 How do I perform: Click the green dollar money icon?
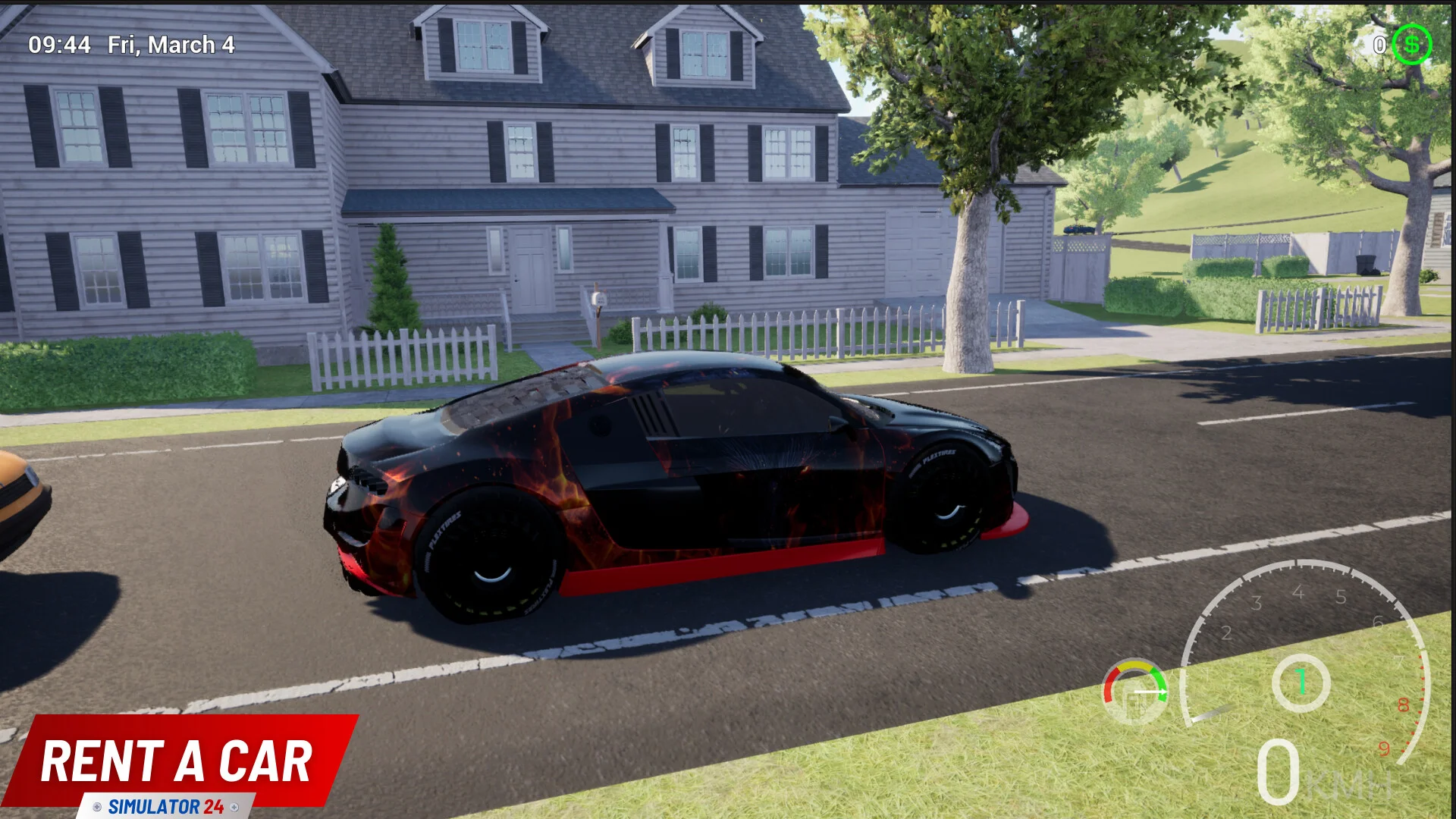click(x=1411, y=45)
